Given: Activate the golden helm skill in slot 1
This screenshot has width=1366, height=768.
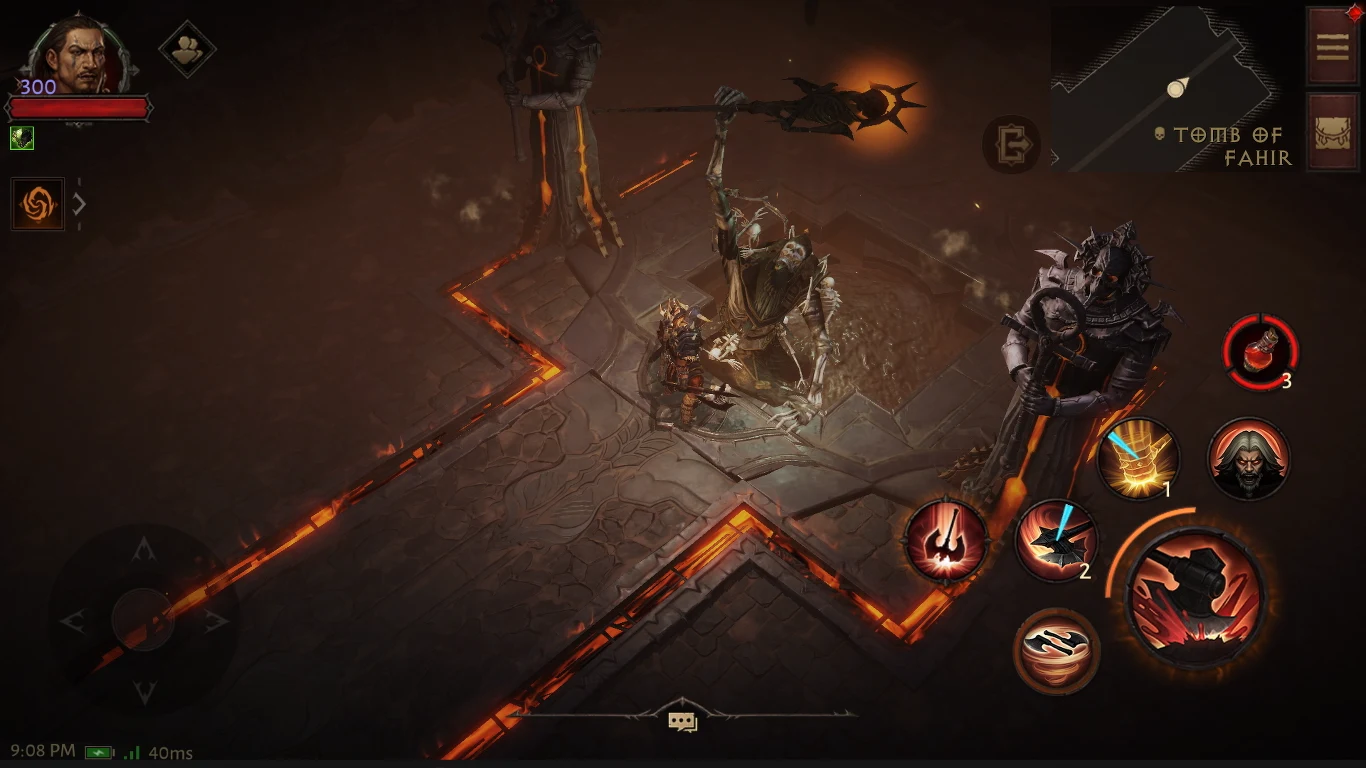Looking at the screenshot, I should click(1139, 459).
